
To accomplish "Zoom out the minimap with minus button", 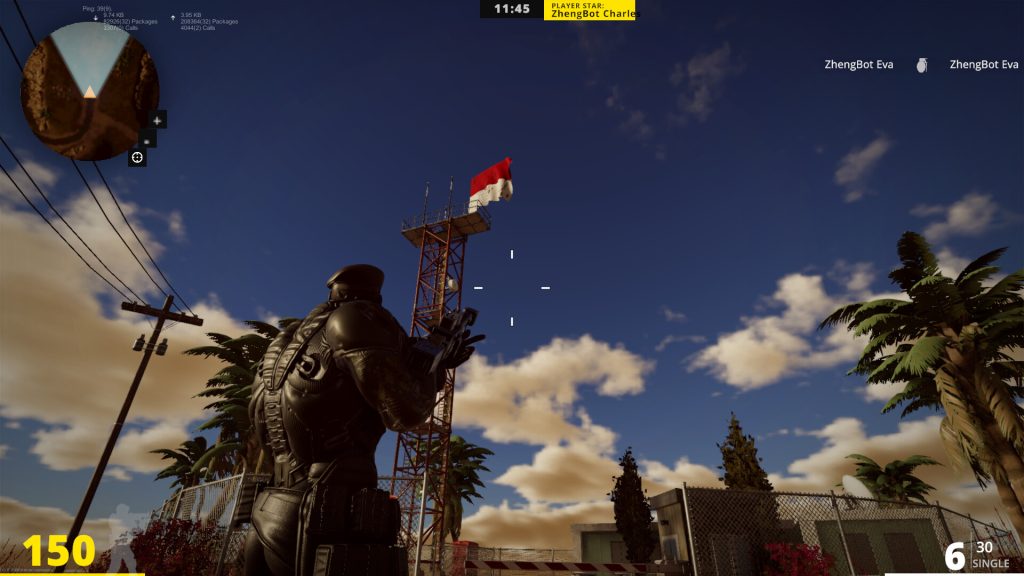I will pyautogui.click(x=148, y=139).
